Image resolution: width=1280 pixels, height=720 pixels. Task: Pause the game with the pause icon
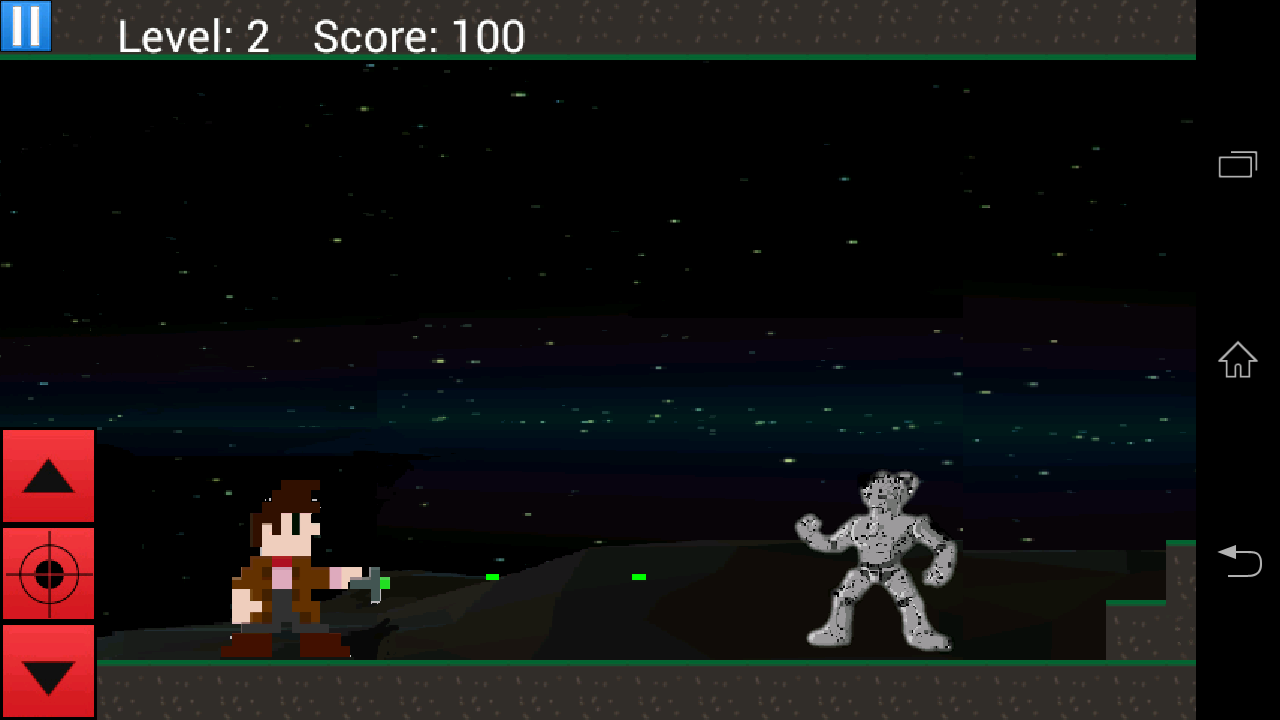click(24, 26)
